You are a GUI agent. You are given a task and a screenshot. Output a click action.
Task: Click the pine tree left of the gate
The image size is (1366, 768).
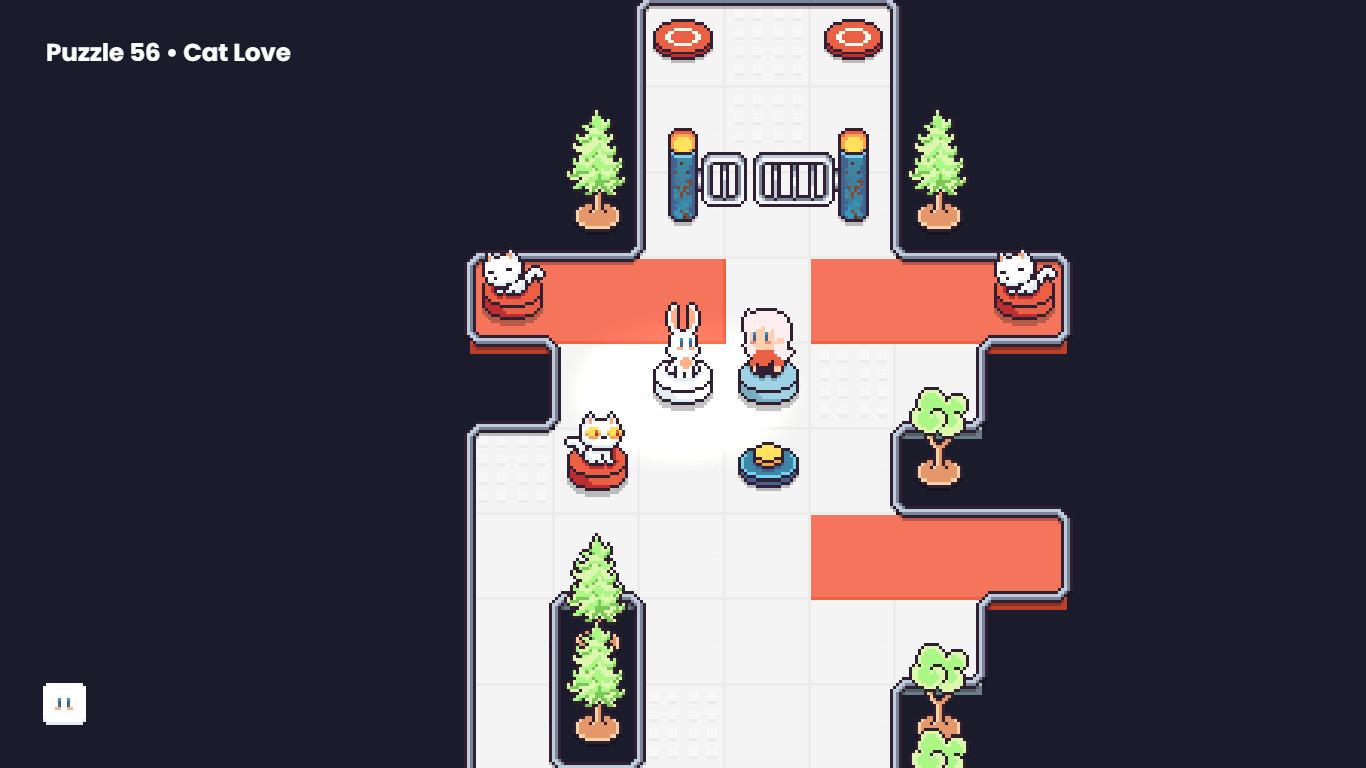[597, 165]
